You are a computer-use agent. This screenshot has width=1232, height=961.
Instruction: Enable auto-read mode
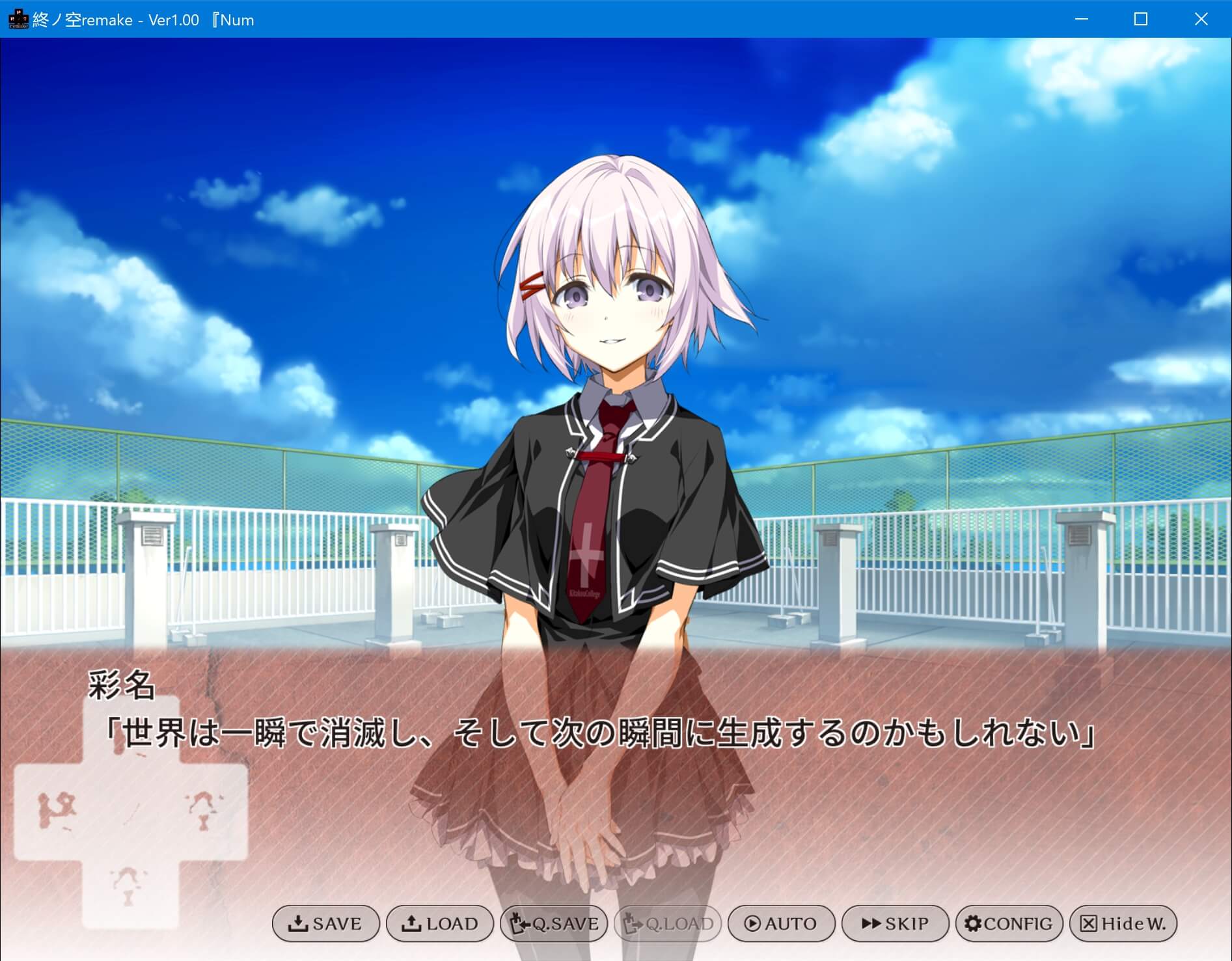(x=781, y=924)
